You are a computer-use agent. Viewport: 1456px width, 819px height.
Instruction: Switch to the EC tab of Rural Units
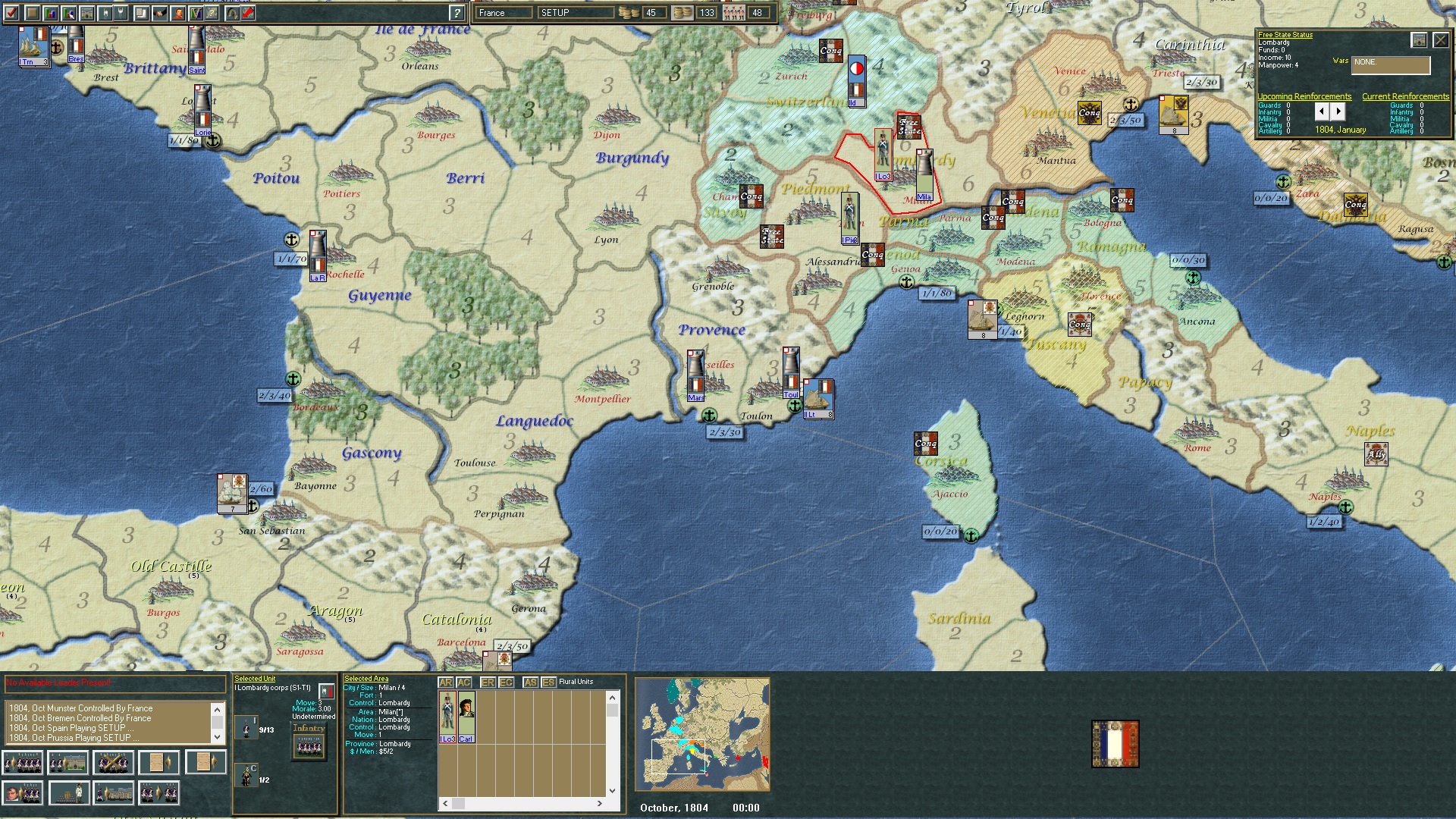506,682
